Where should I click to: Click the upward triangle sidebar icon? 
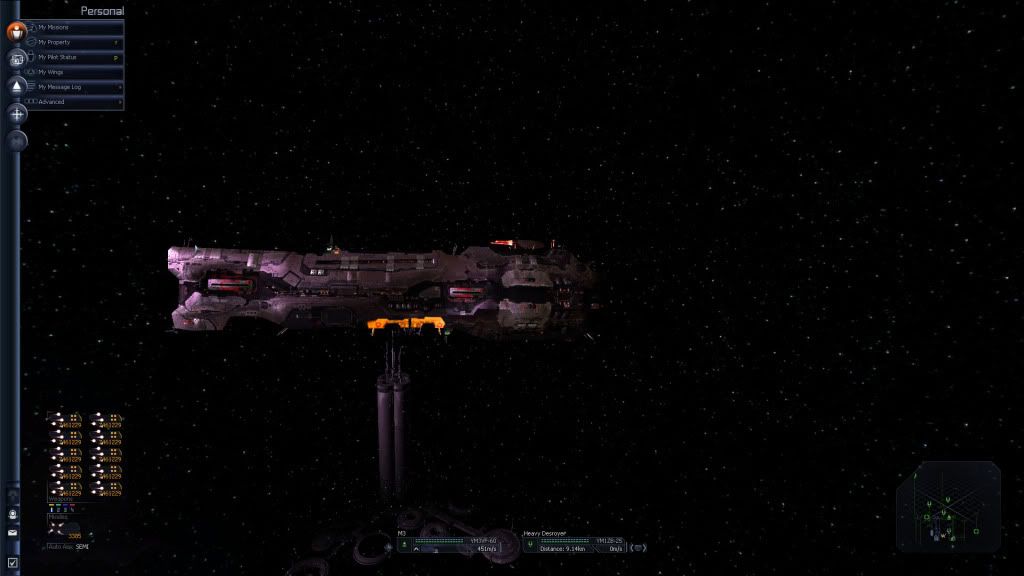coord(17,87)
